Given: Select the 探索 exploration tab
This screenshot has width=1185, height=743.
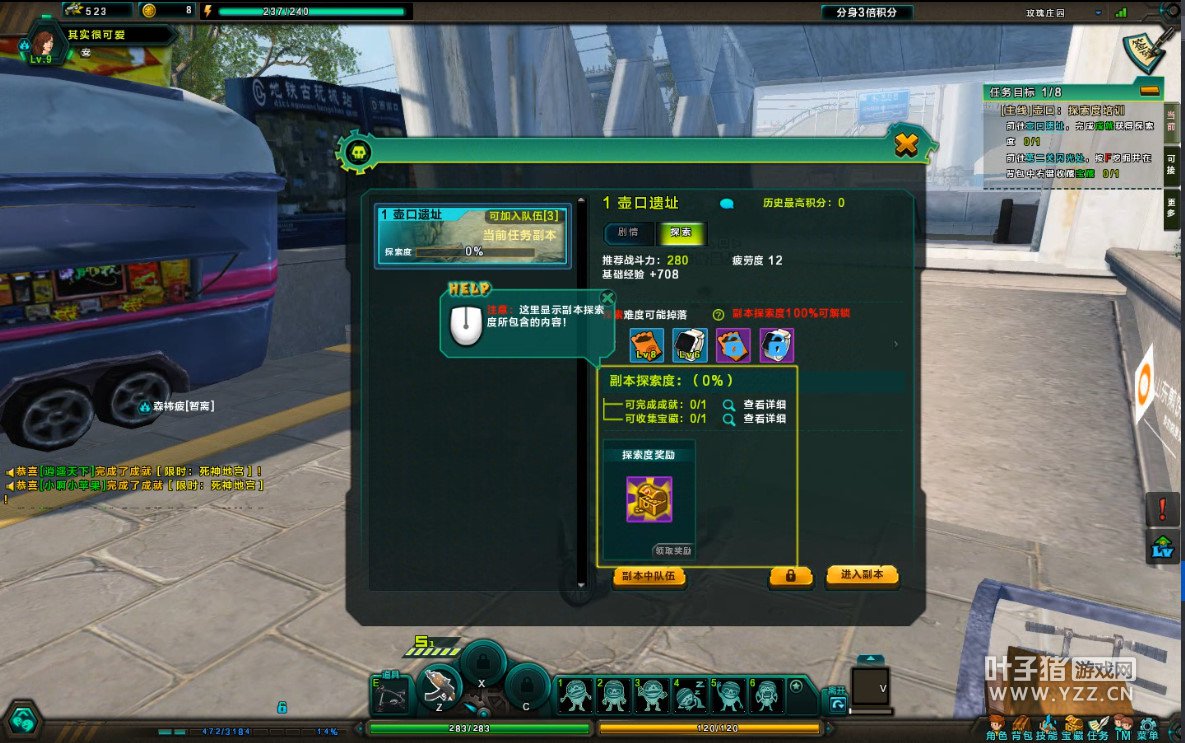Looking at the screenshot, I should 681,233.
